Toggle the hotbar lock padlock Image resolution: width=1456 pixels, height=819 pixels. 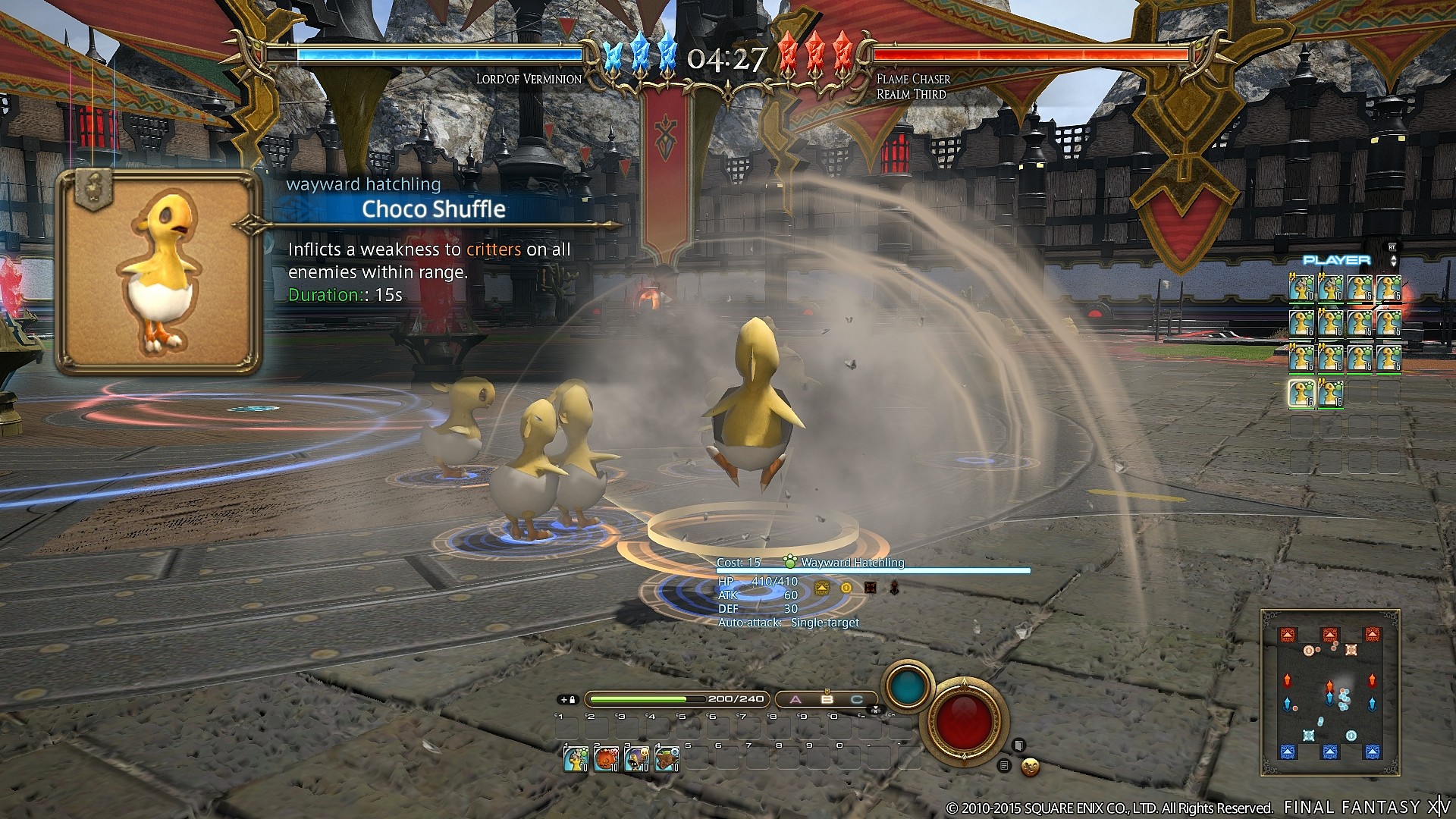click(x=573, y=700)
